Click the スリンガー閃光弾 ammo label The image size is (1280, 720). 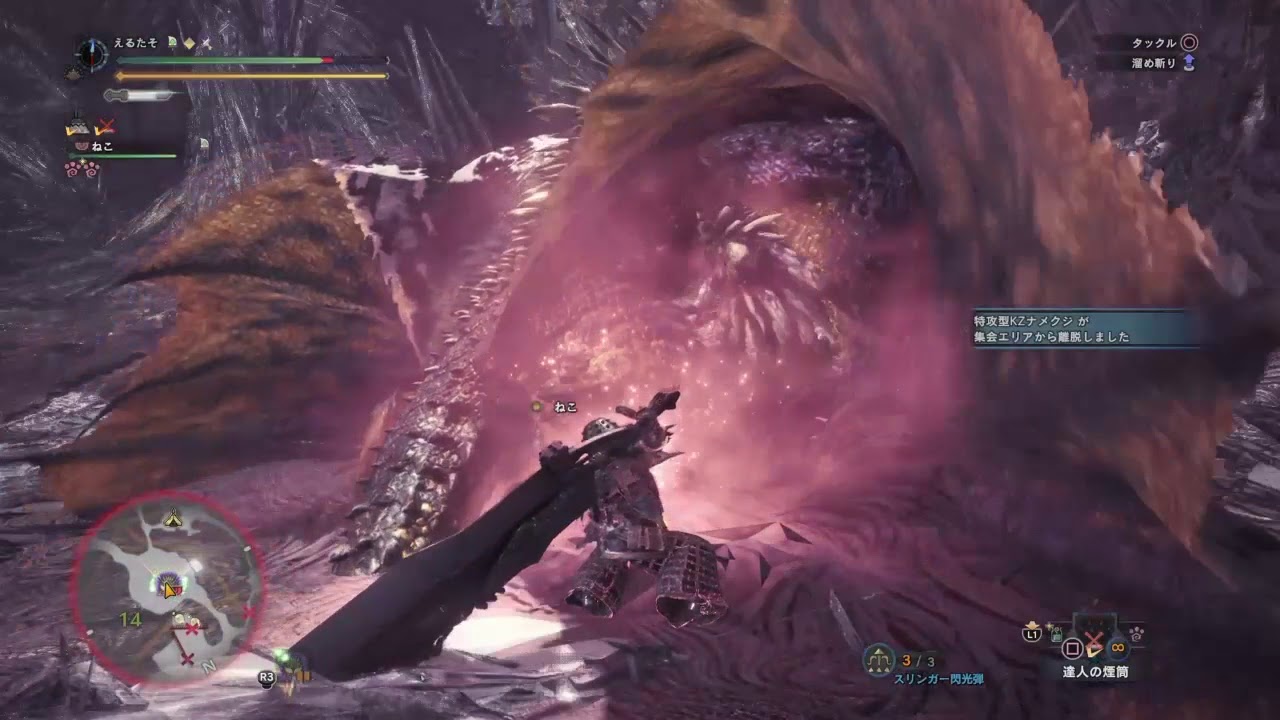pyautogui.click(x=938, y=677)
